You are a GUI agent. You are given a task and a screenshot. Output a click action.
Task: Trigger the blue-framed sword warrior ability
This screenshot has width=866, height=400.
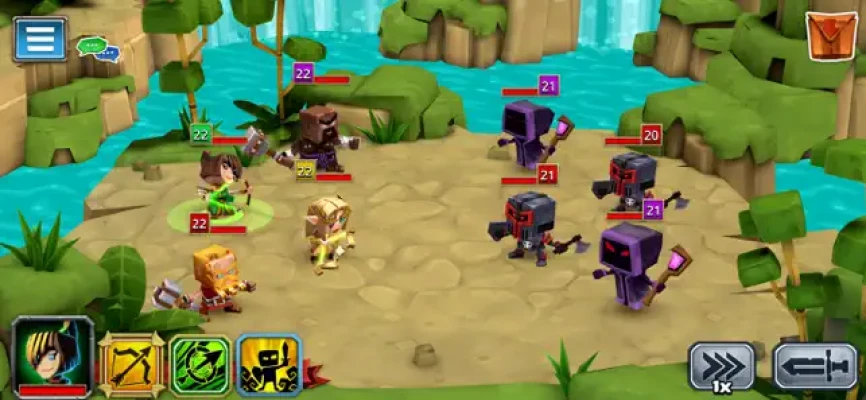268,365
